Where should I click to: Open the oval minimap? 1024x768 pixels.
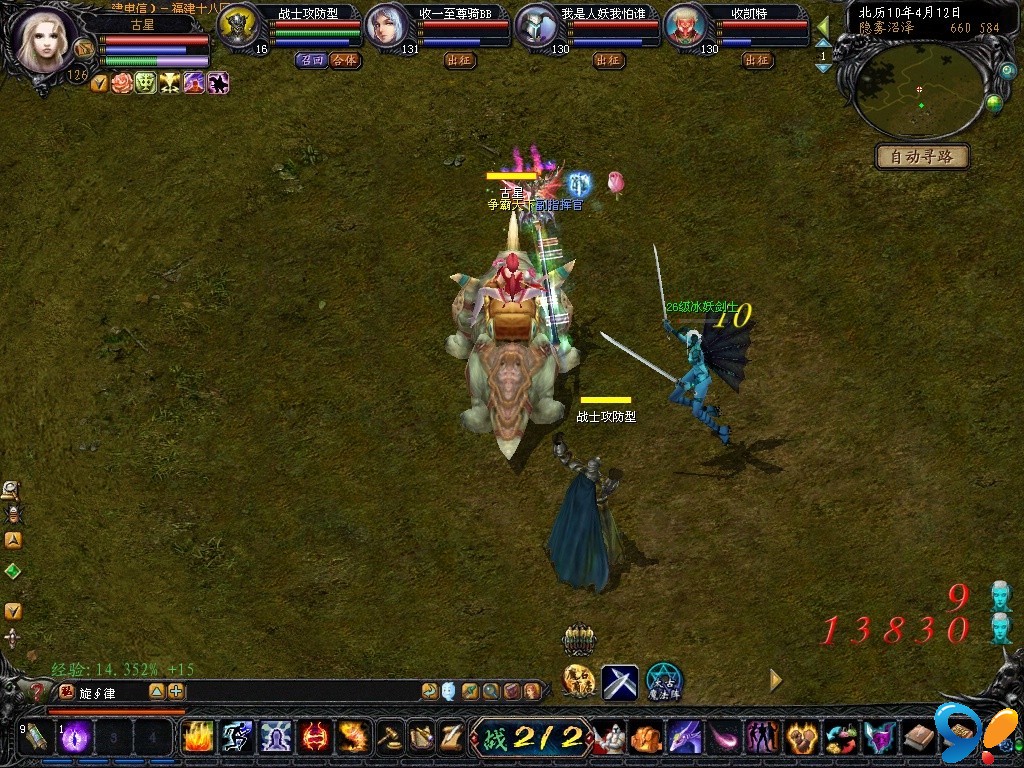tap(920, 92)
